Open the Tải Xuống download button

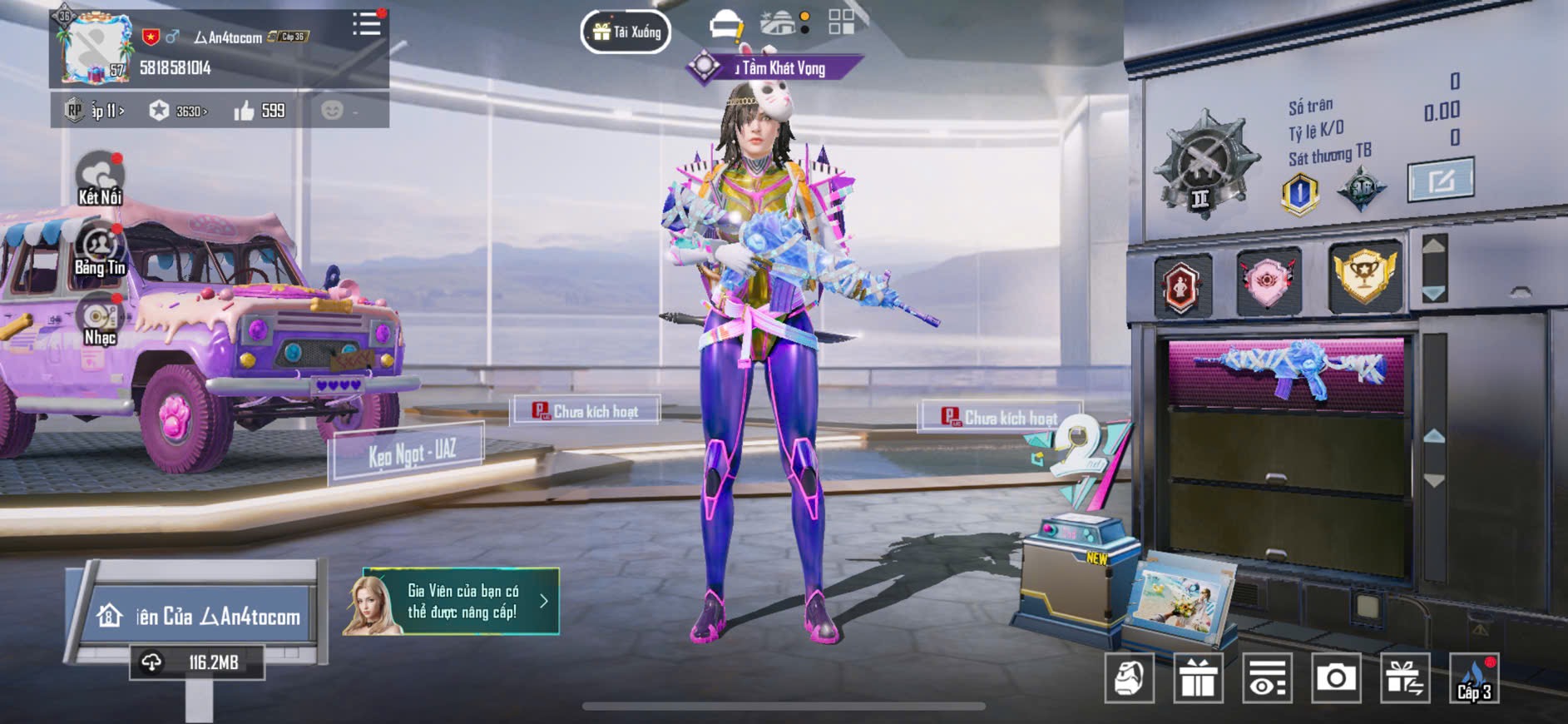coord(626,32)
